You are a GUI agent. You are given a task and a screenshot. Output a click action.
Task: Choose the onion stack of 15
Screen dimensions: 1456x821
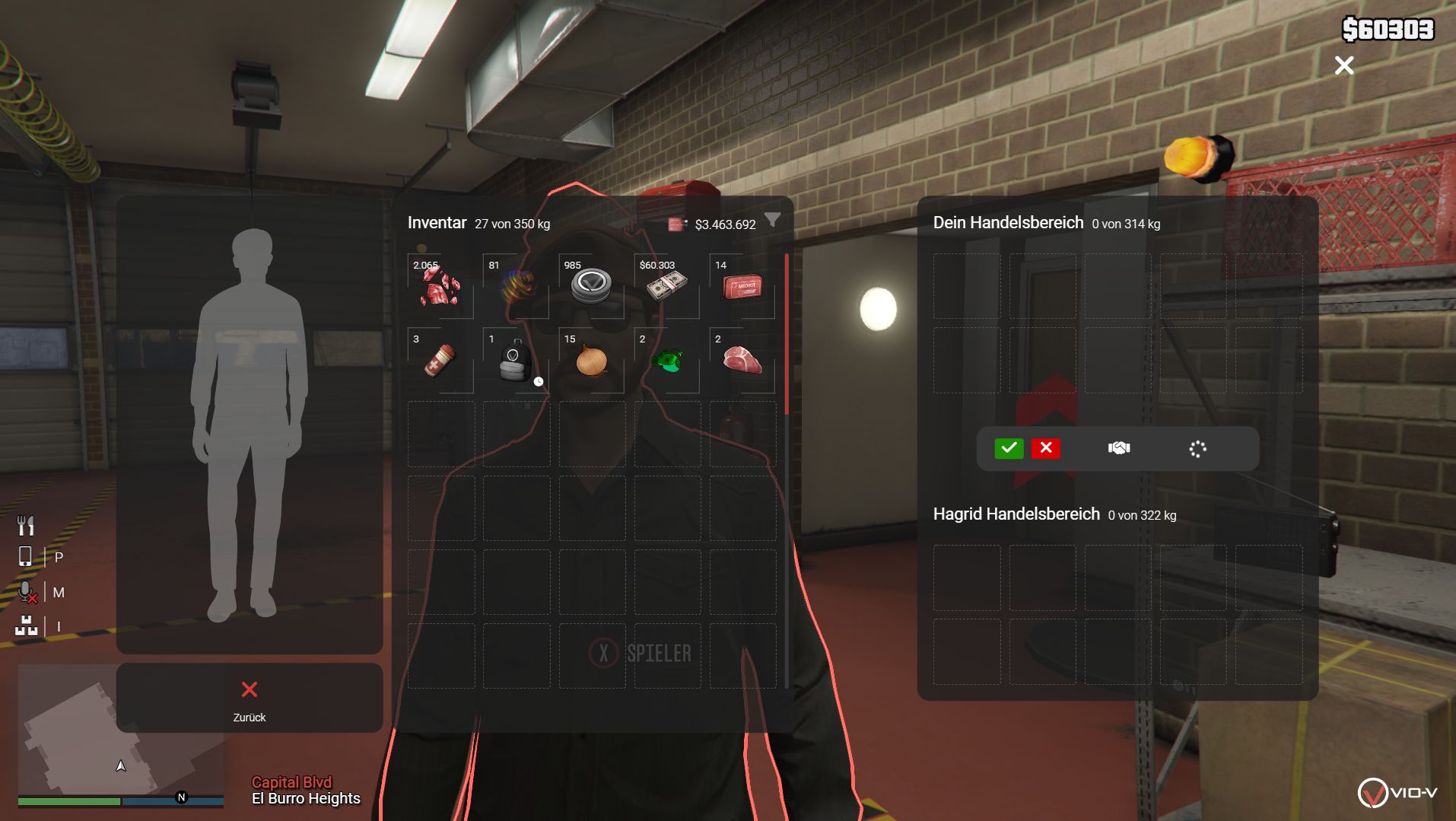[591, 360]
